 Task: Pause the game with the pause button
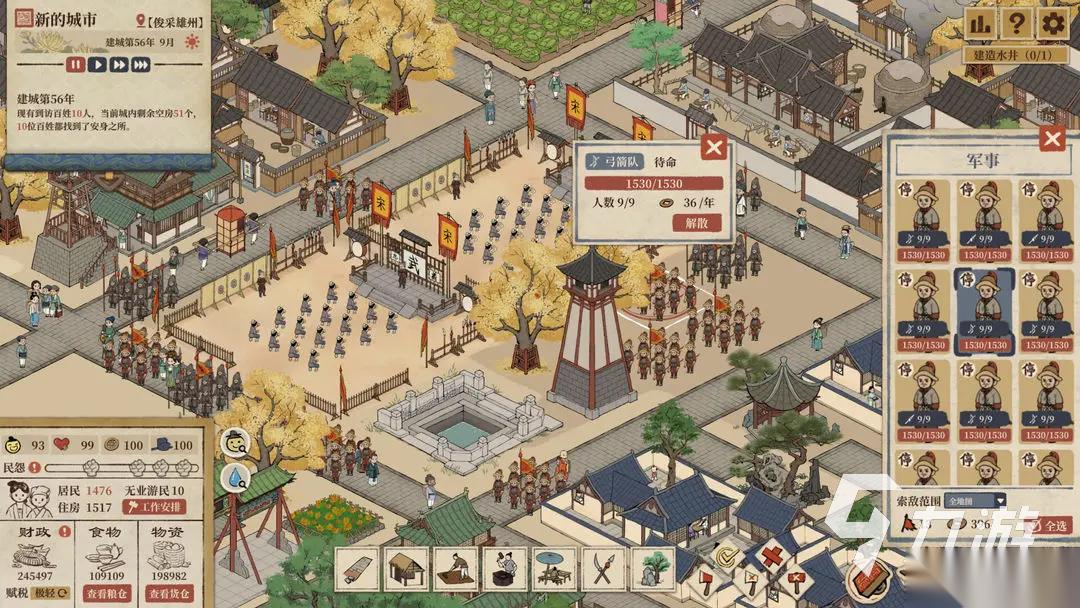[x=76, y=65]
